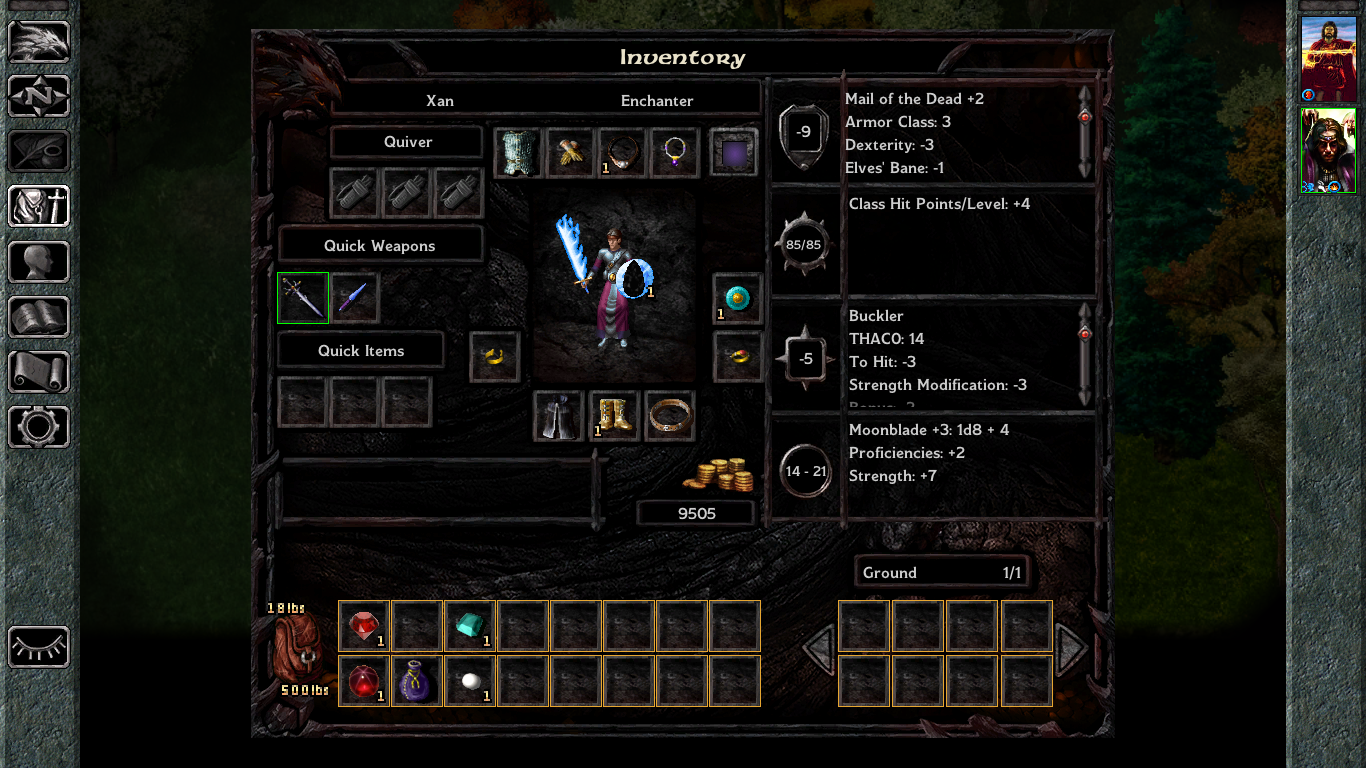Show the next ground items page
1366x768 pixels.
pos(1071,648)
